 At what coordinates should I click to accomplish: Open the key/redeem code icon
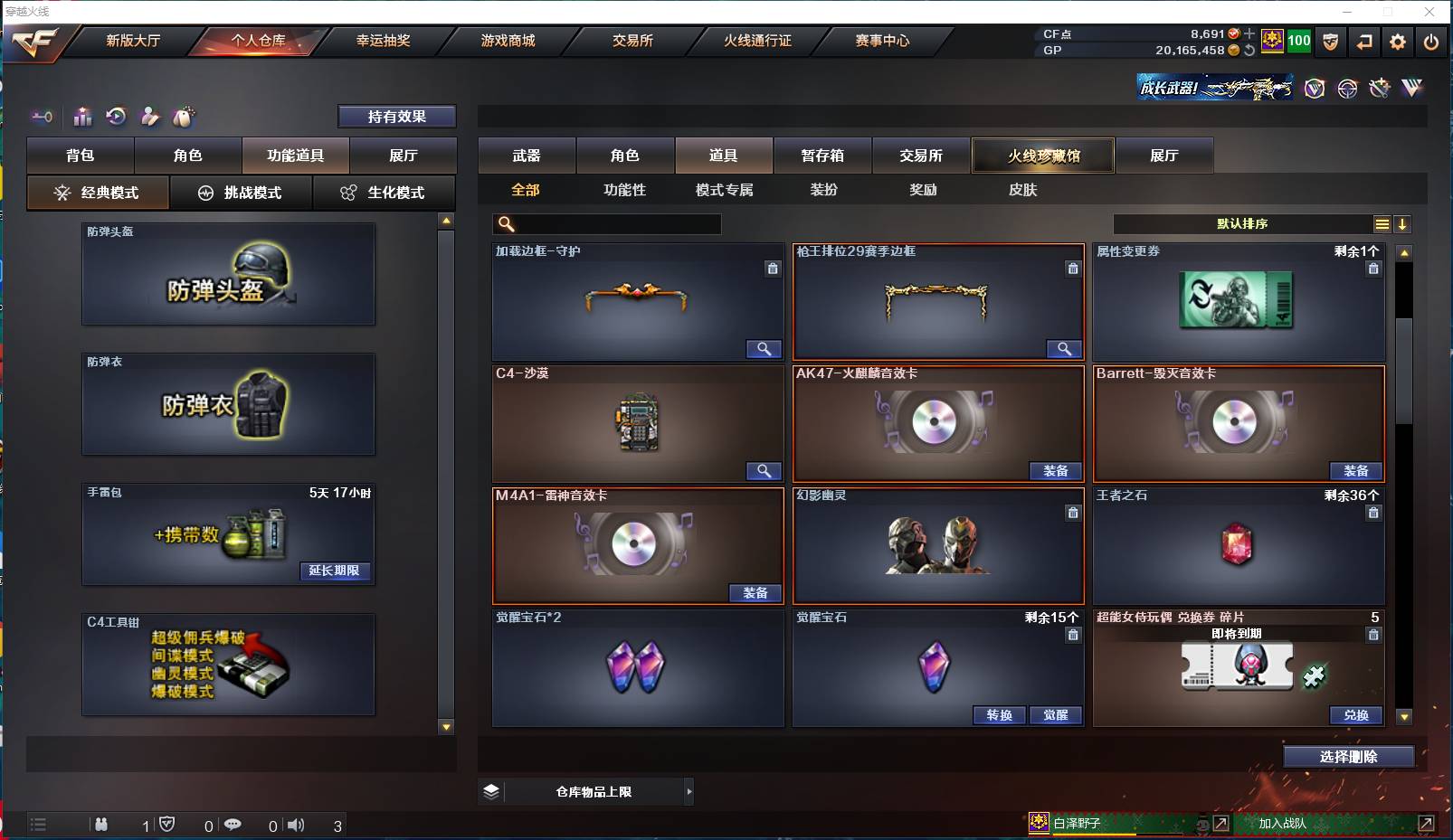[41, 117]
